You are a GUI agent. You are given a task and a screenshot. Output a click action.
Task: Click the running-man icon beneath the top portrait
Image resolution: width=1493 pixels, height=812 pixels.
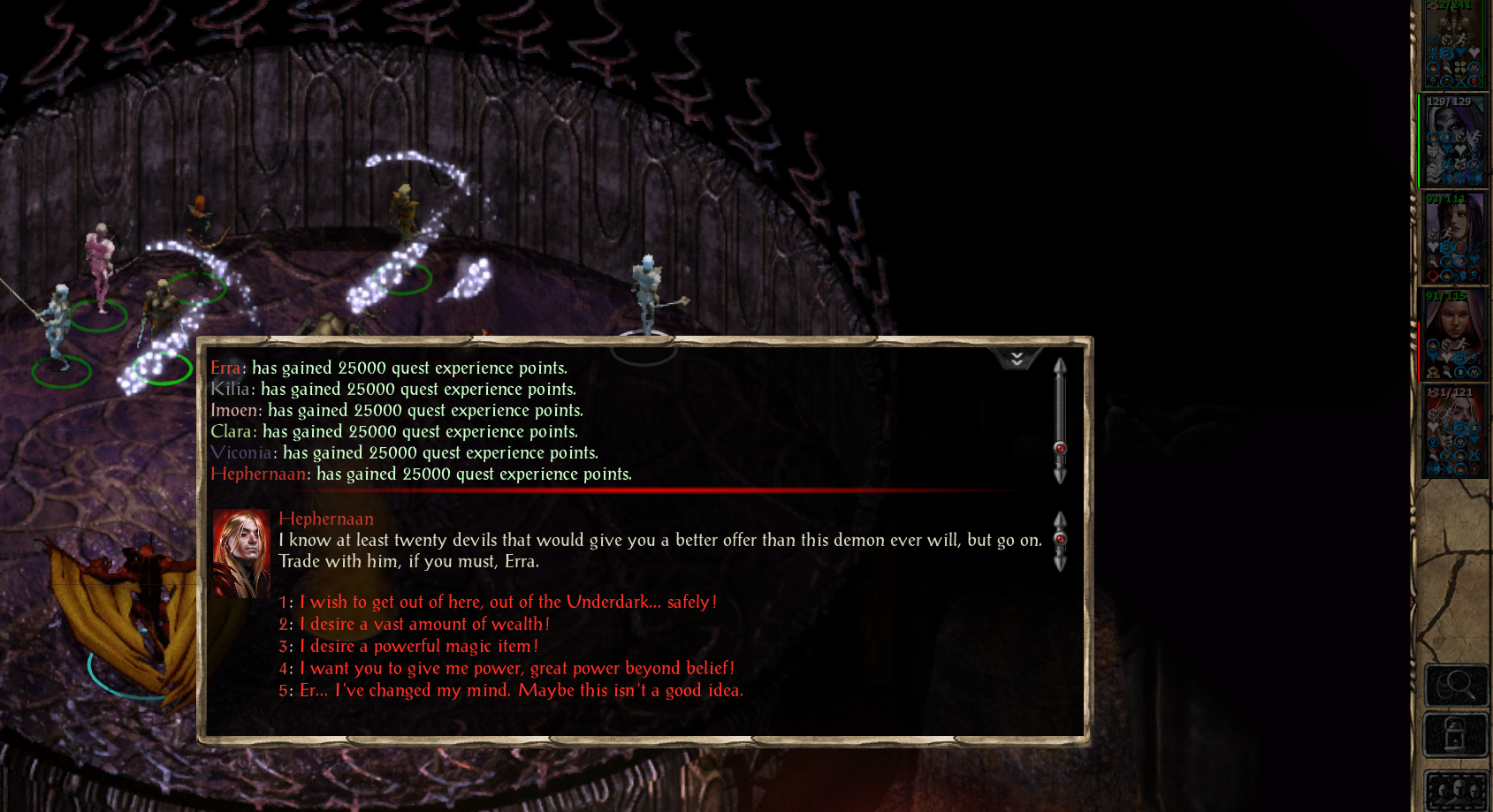coord(1461,40)
